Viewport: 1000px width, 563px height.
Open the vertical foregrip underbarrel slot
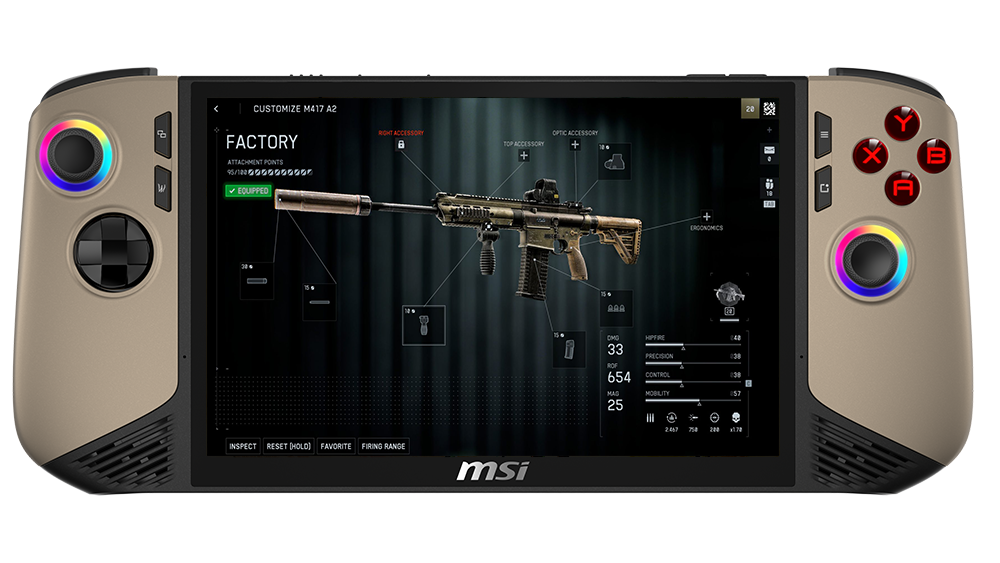[x=423, y=325]
